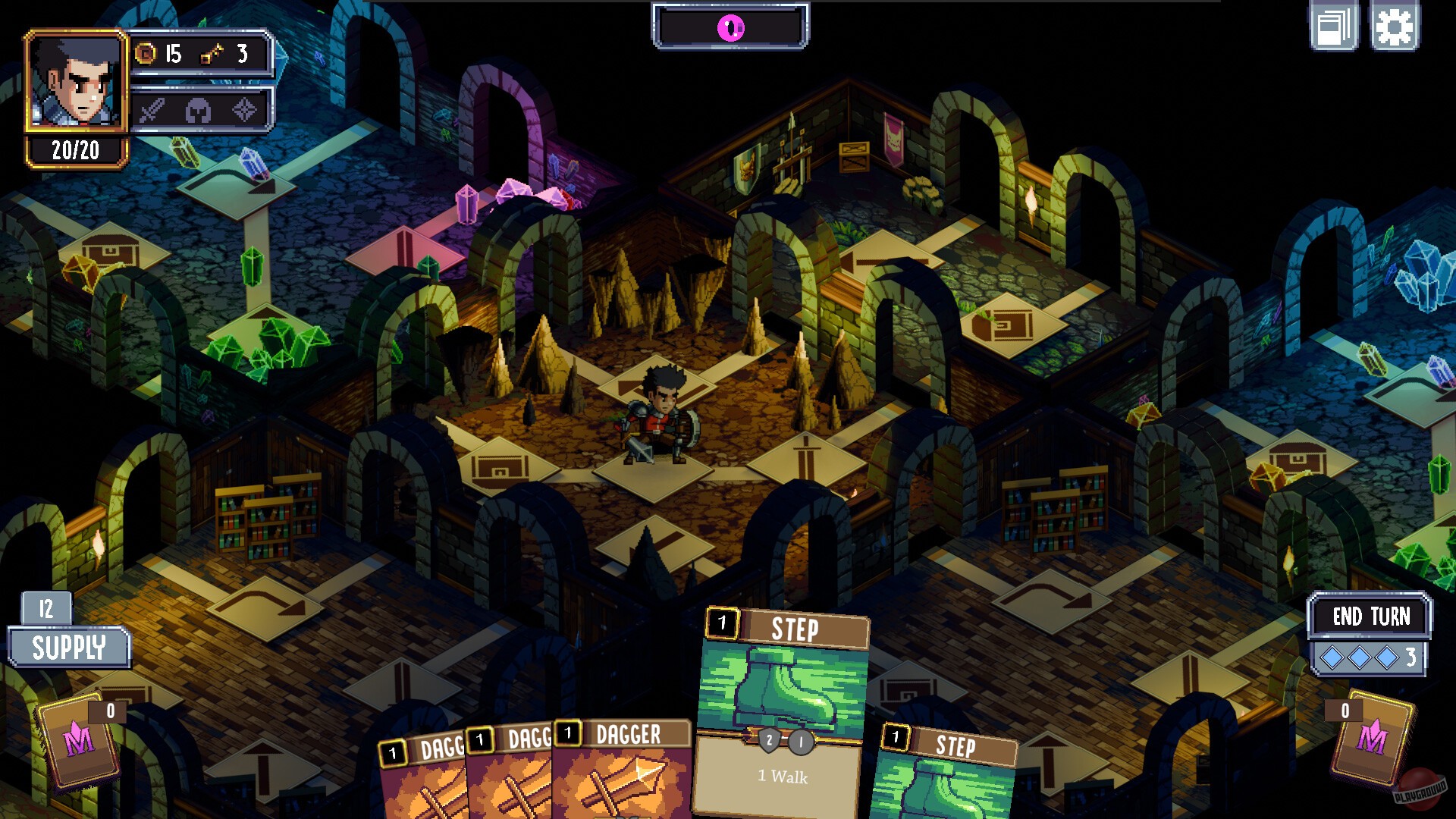Open the Supply panel
The image size is (1456, 819).
[71, 648]
